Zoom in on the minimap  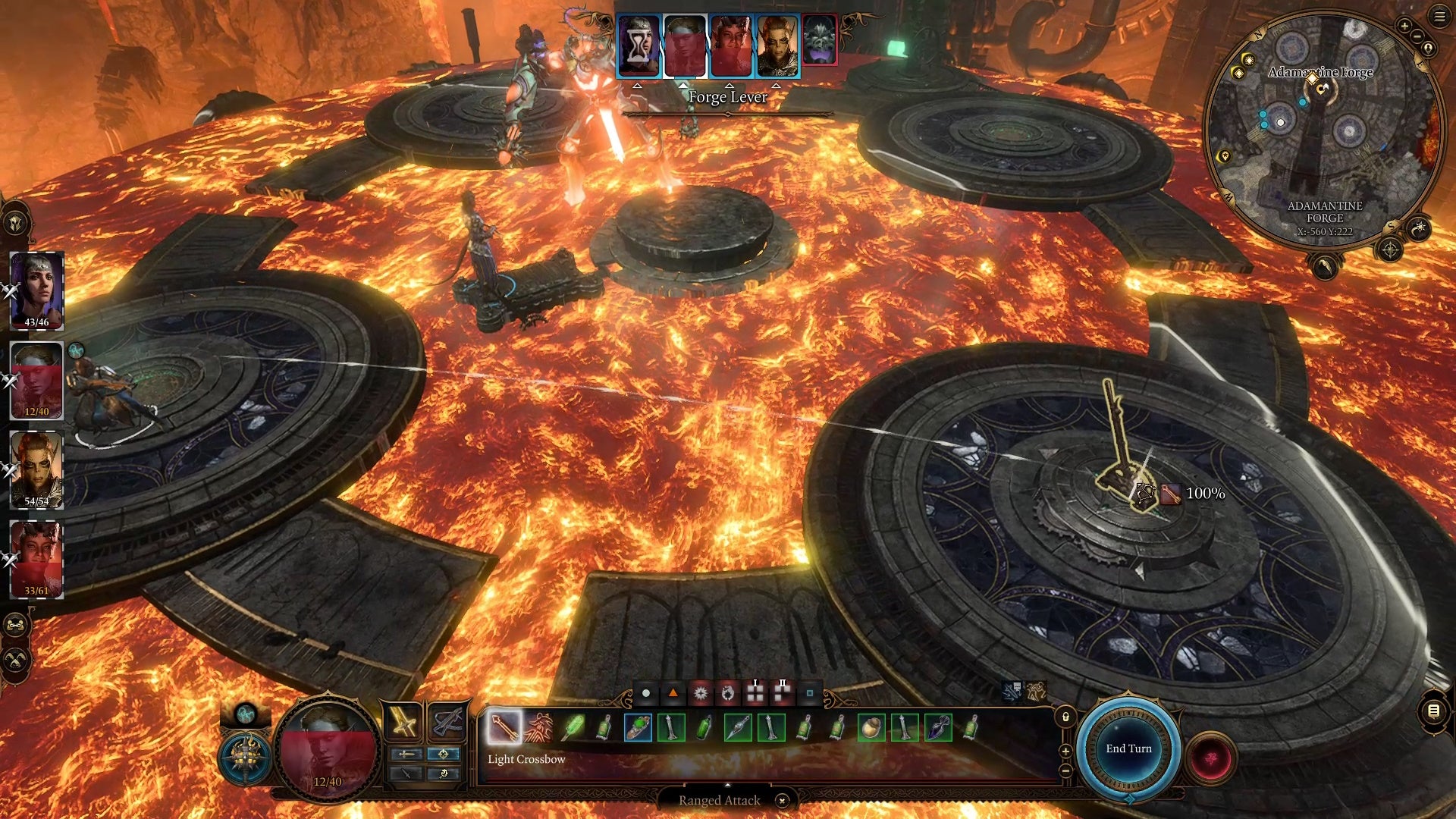(x=1404, y=26)
